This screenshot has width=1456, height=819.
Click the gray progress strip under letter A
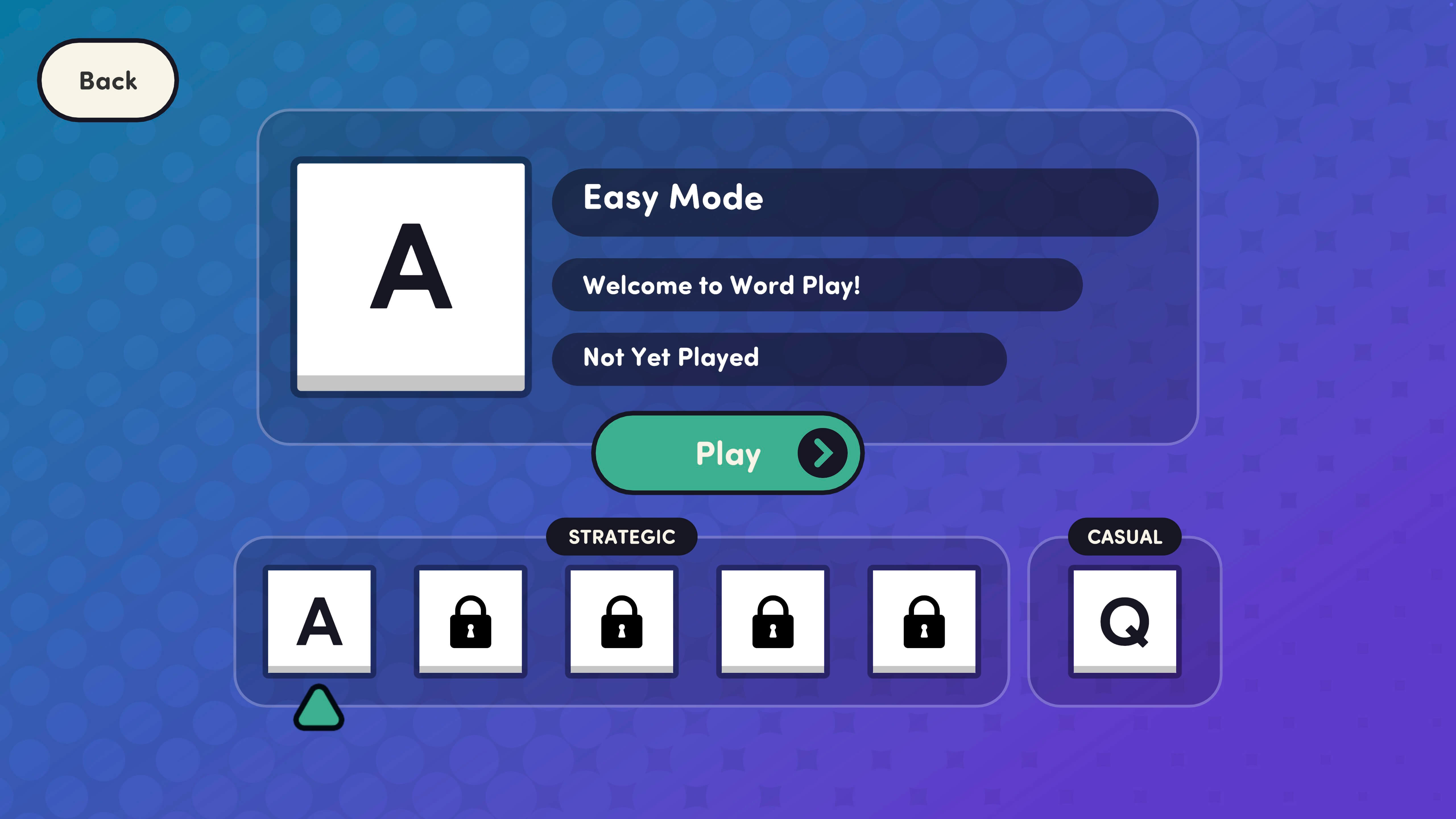click(411, 385)
